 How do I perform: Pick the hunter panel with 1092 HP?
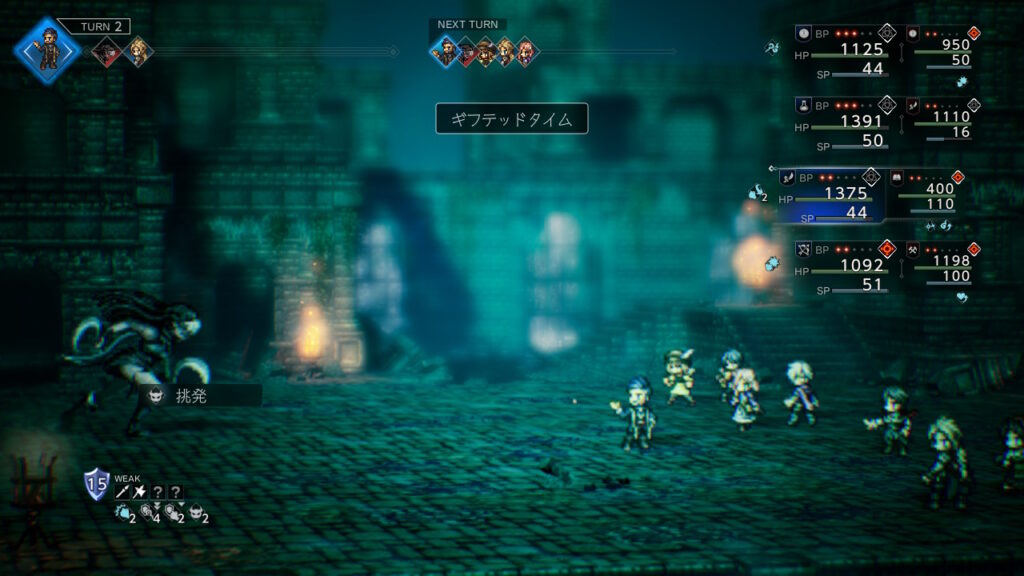(x=845, y=266)
